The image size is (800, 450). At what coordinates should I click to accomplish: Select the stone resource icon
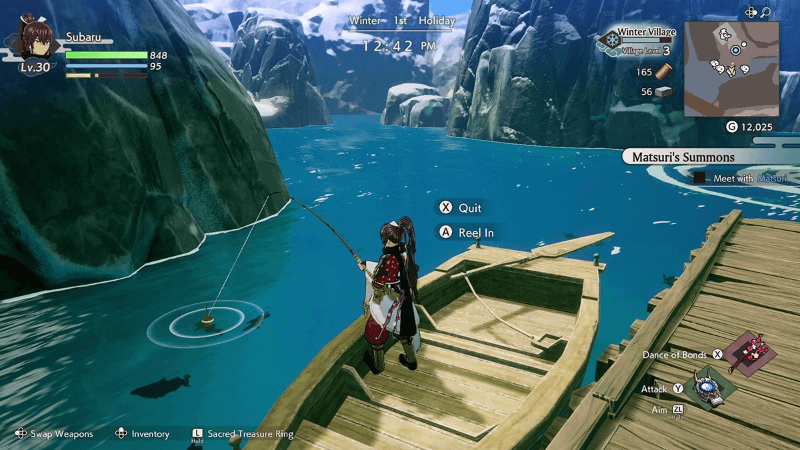point(666,92)
